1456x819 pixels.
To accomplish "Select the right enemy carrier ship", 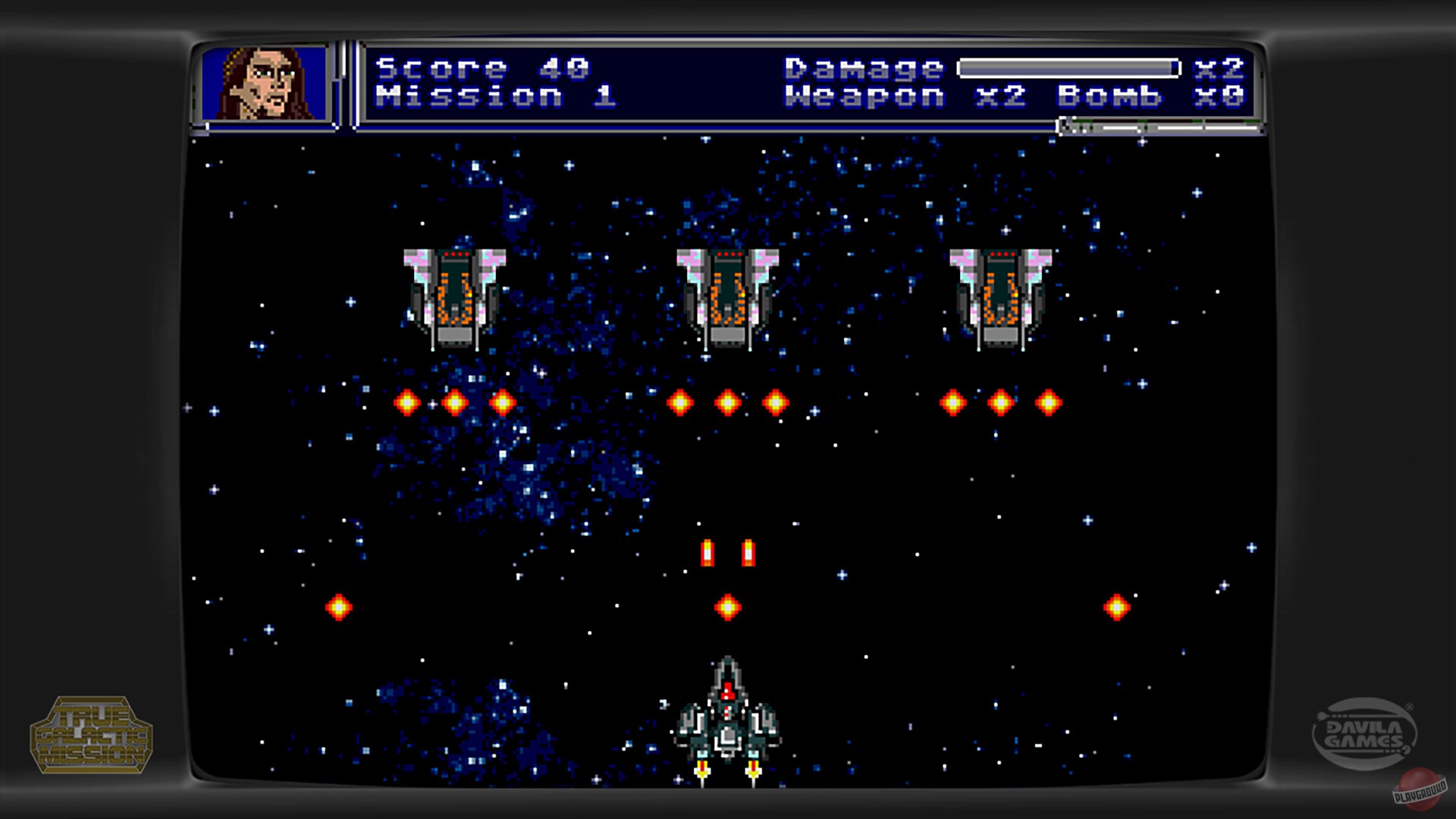I will 999,296.
